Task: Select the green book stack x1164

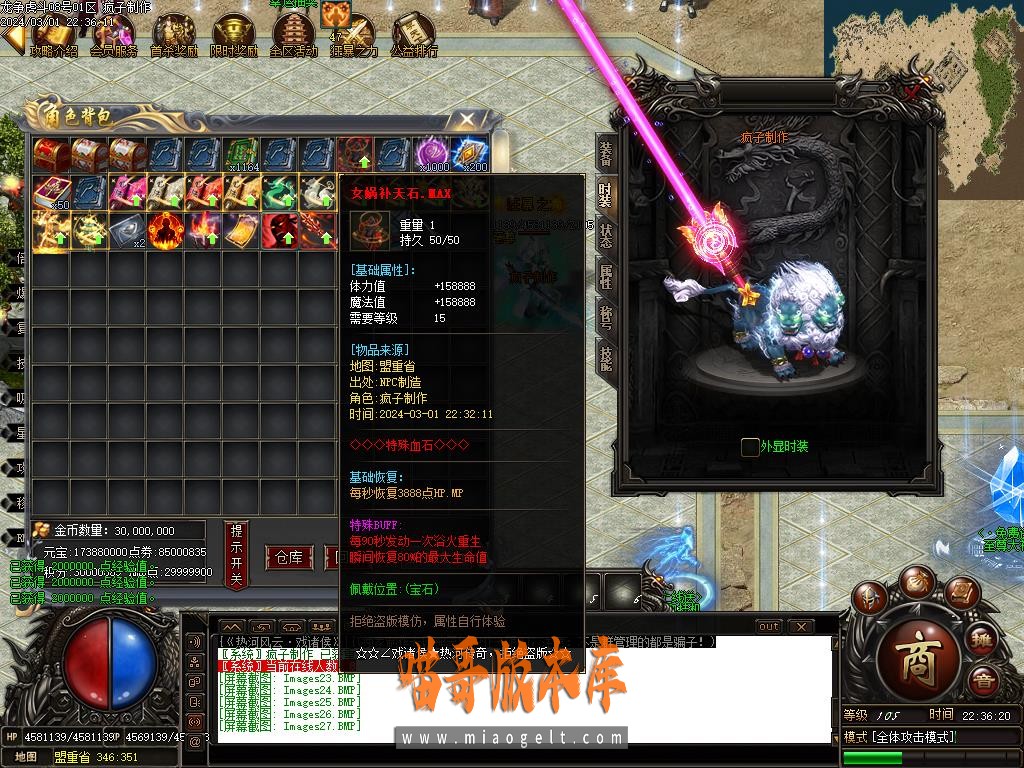Action: (x=242, y=155)
